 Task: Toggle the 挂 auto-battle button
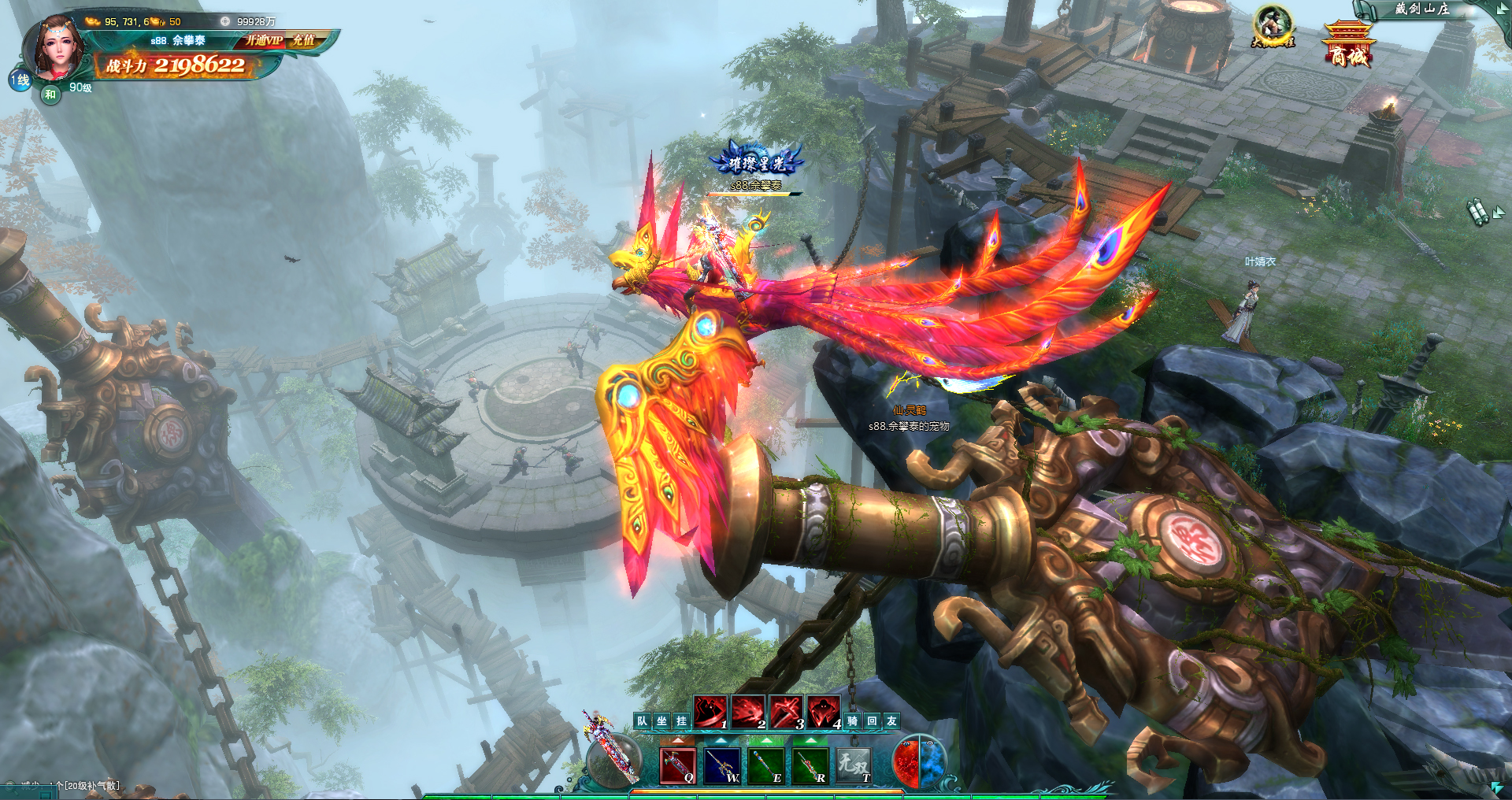coord(682,720)
